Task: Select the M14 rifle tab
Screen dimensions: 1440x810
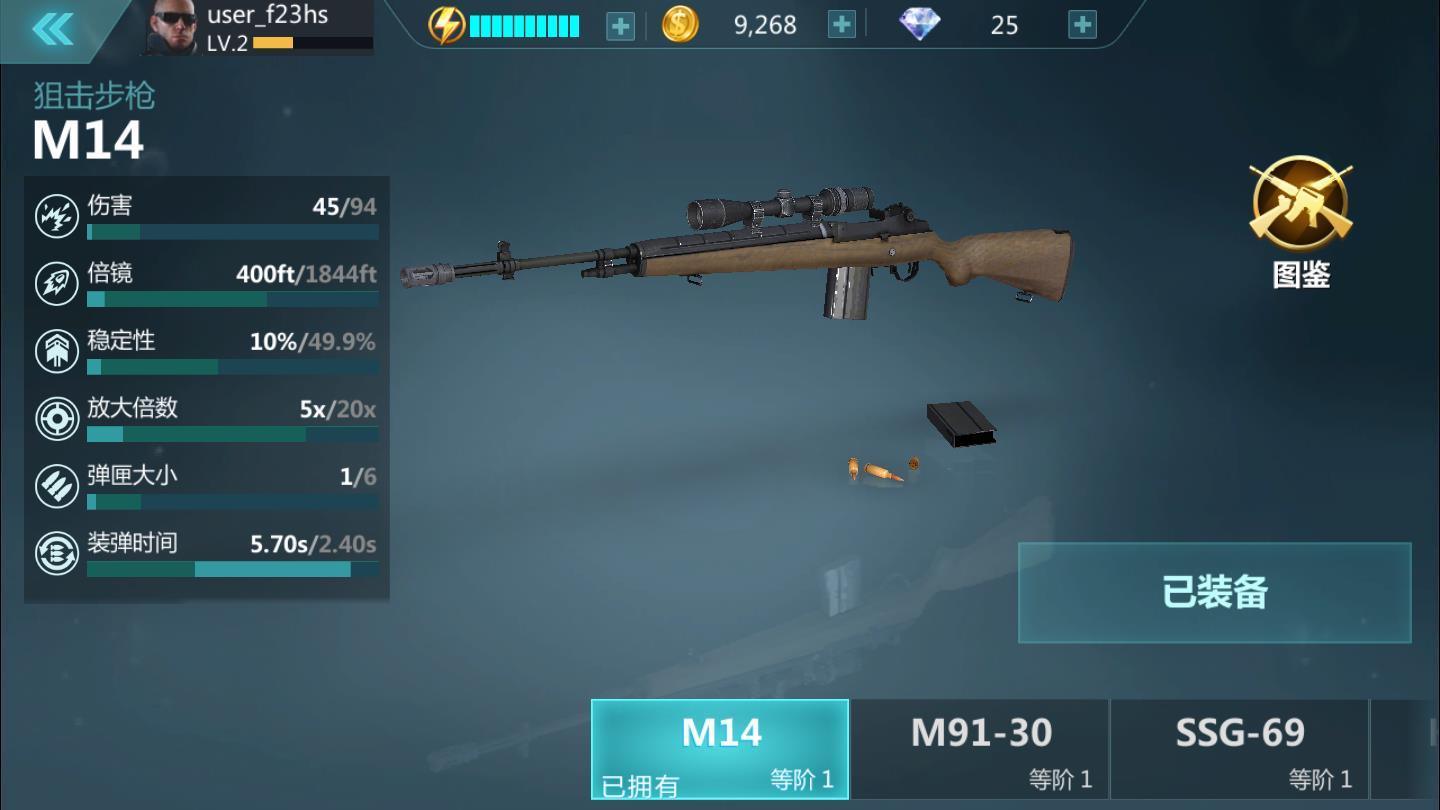Action: pyautogui.click(x=720, y=749)
